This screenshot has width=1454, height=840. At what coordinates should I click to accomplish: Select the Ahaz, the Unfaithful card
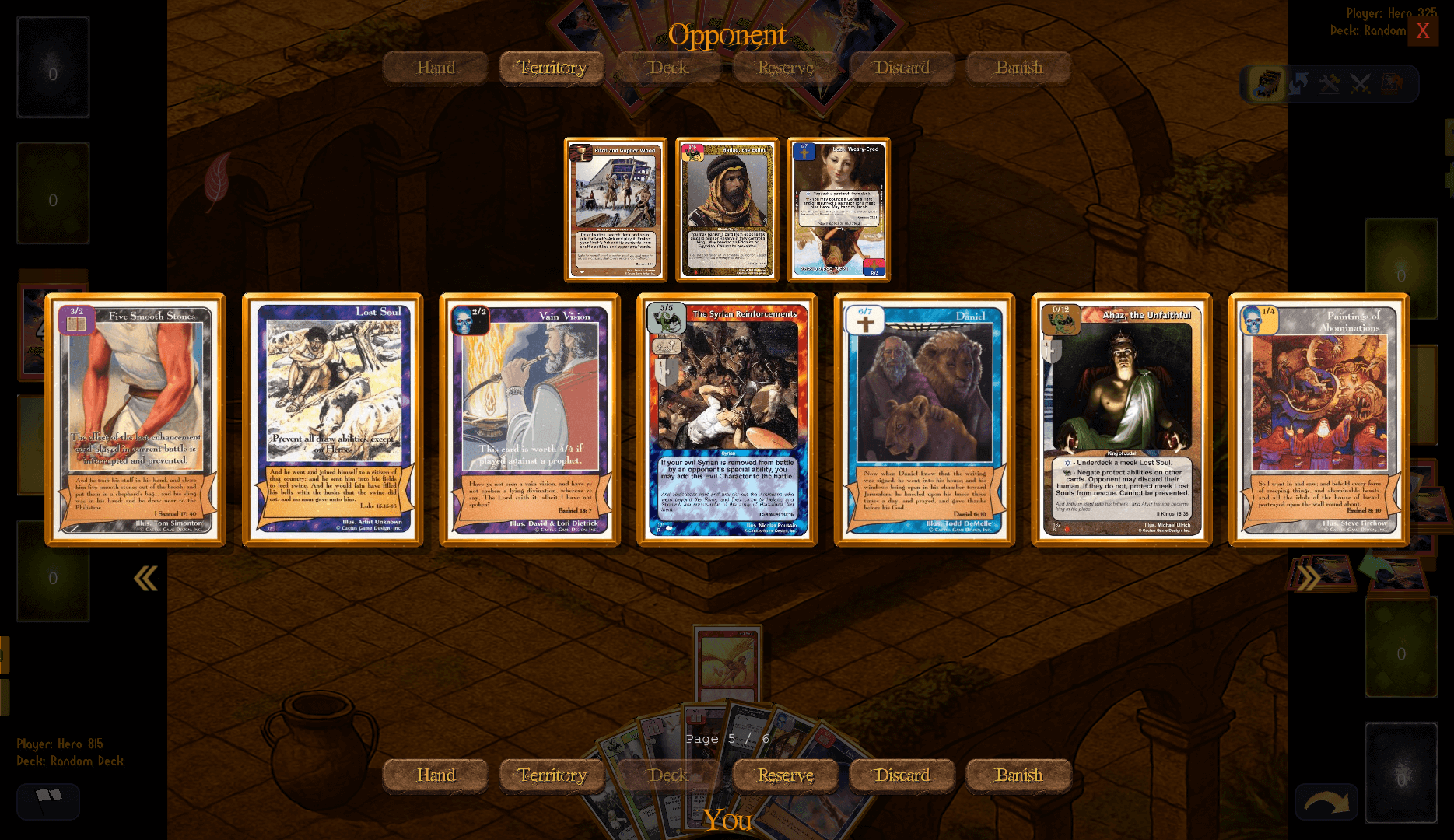point(1120,418)
